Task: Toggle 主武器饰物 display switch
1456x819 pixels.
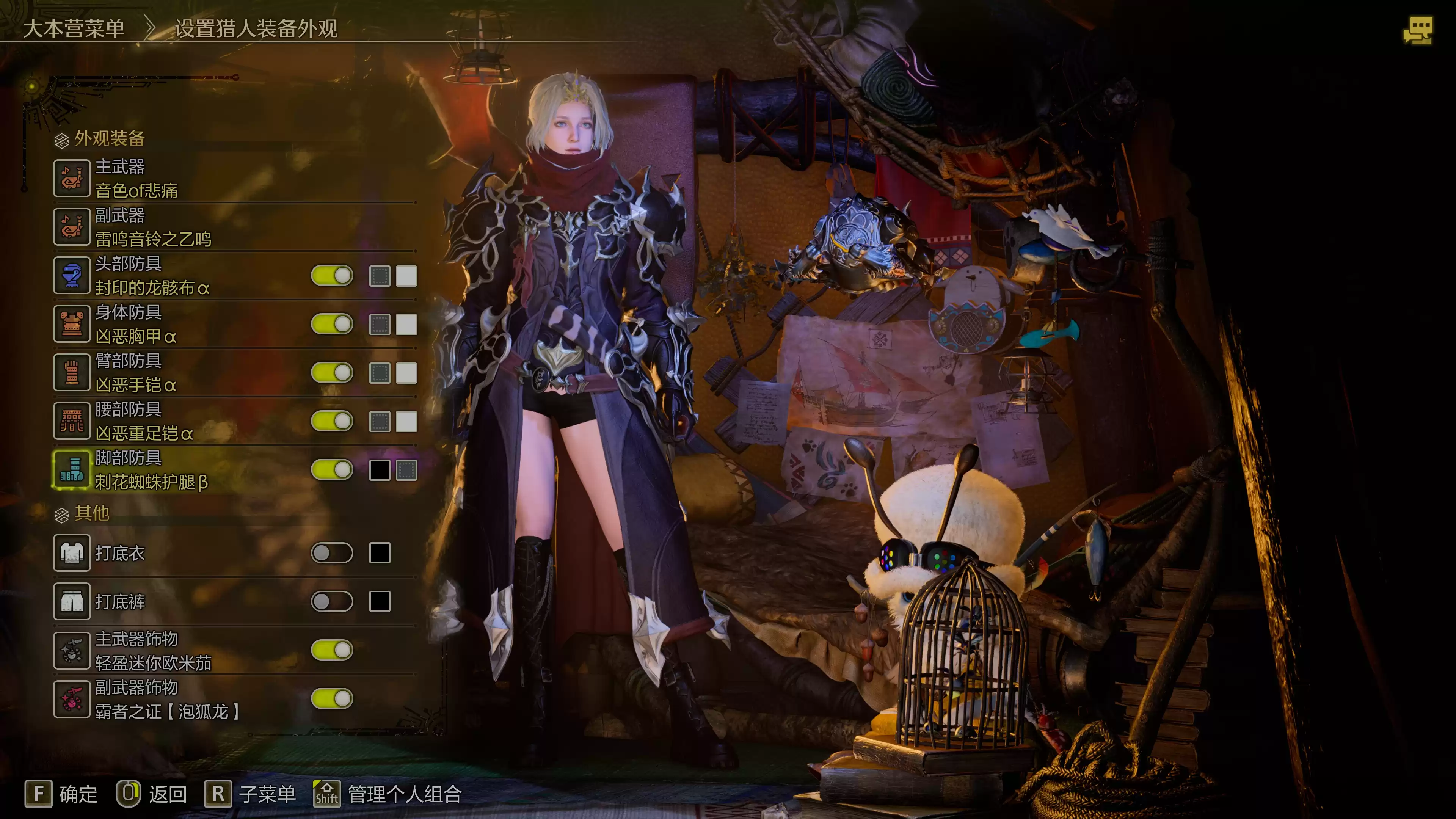Action: pyautogui.click(x=332, y=650)
